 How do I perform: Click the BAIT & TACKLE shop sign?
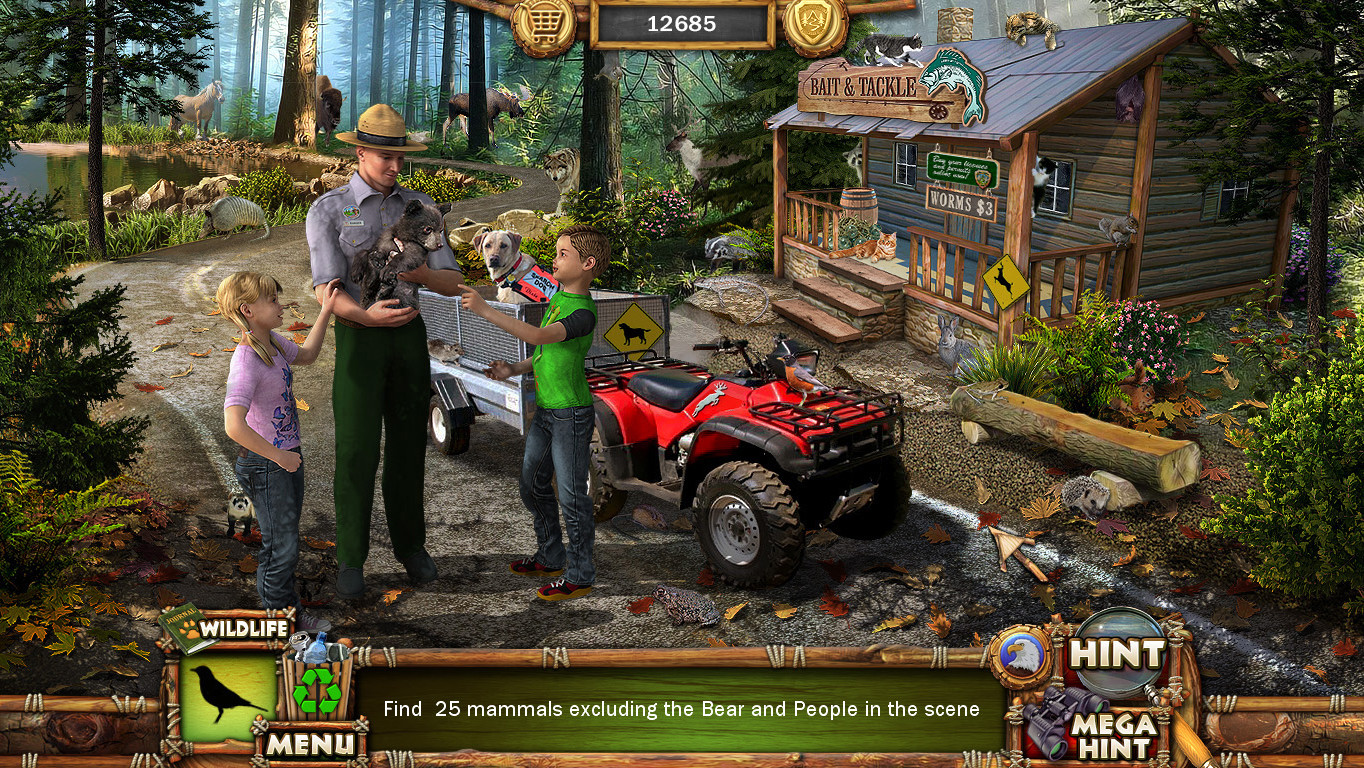(862, 88)
